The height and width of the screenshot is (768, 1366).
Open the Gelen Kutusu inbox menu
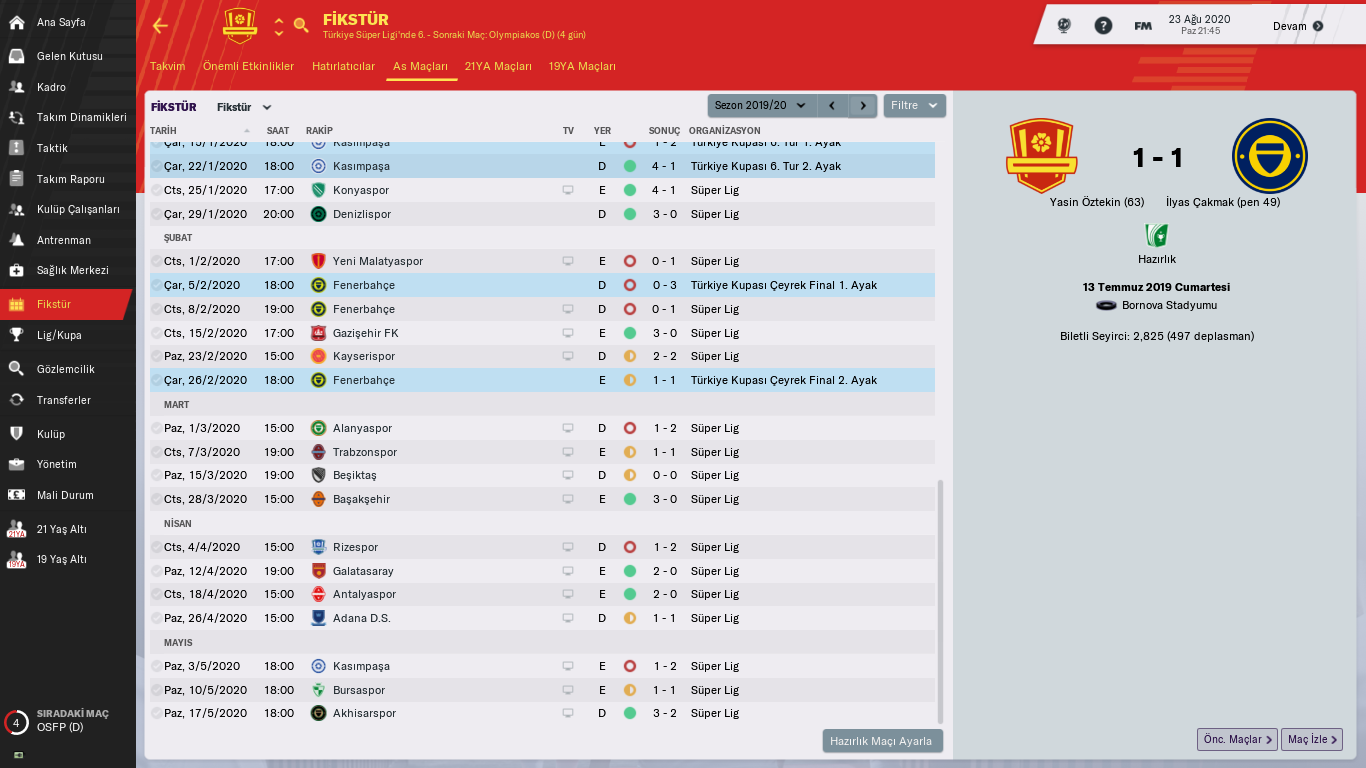69,56
